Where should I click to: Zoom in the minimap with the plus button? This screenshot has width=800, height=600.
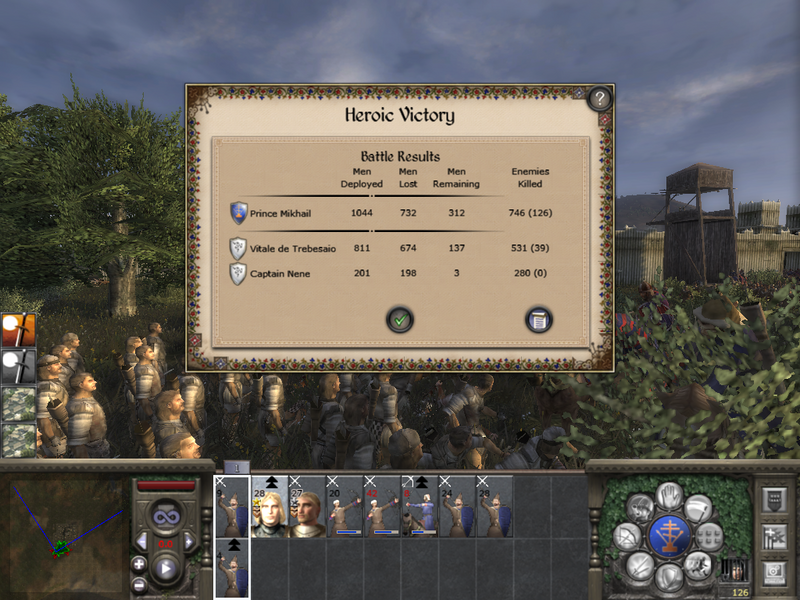tap(139, 564)
